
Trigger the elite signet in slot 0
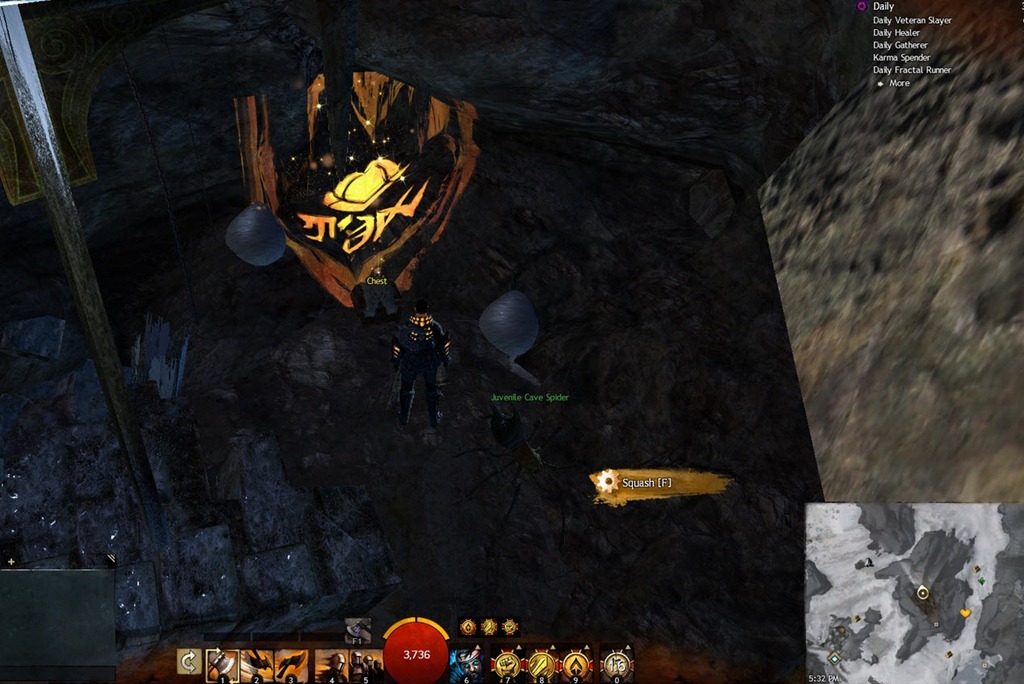tap(616, 664)
